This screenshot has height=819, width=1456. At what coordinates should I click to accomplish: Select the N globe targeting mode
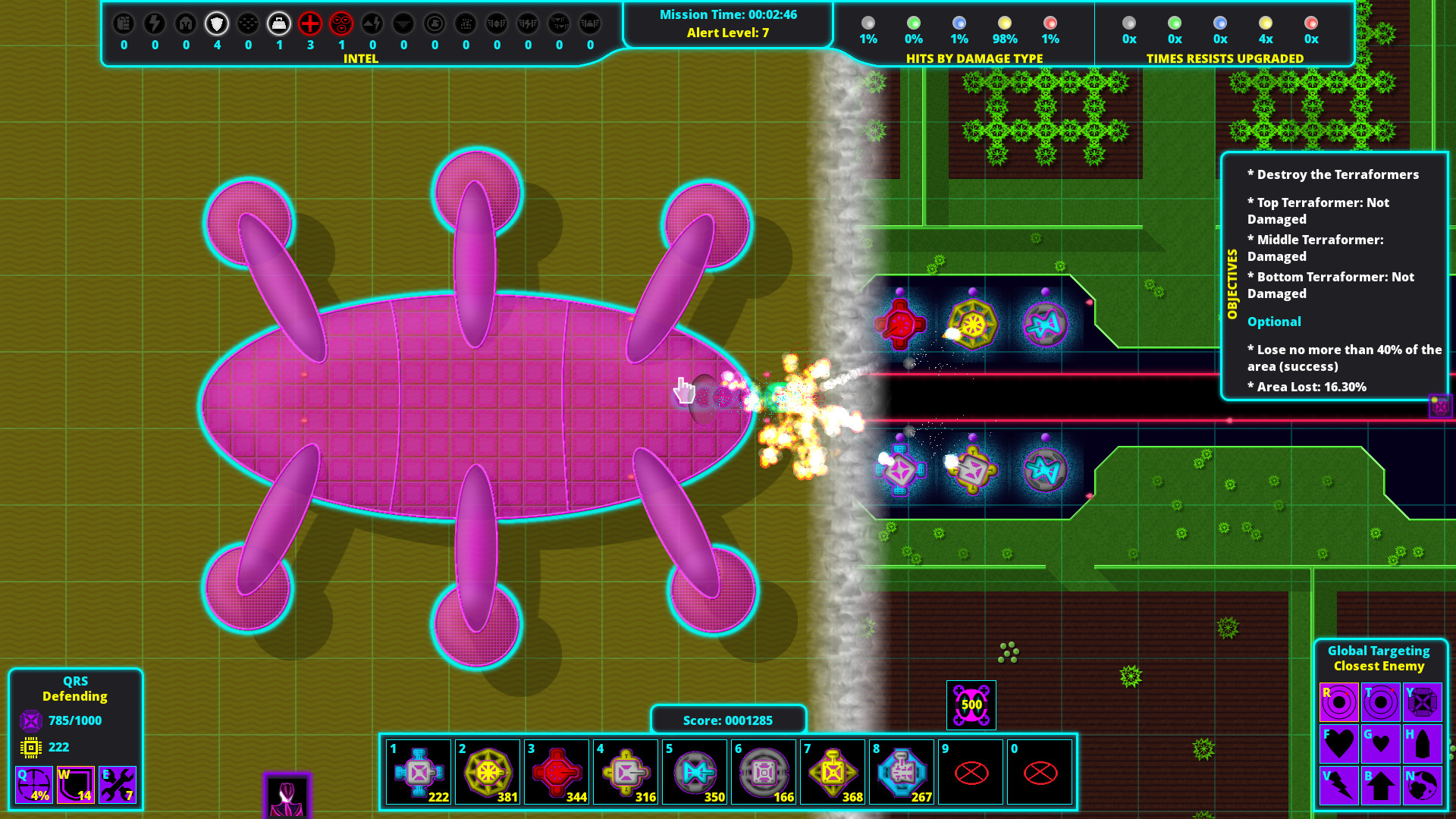(1423, 786)
